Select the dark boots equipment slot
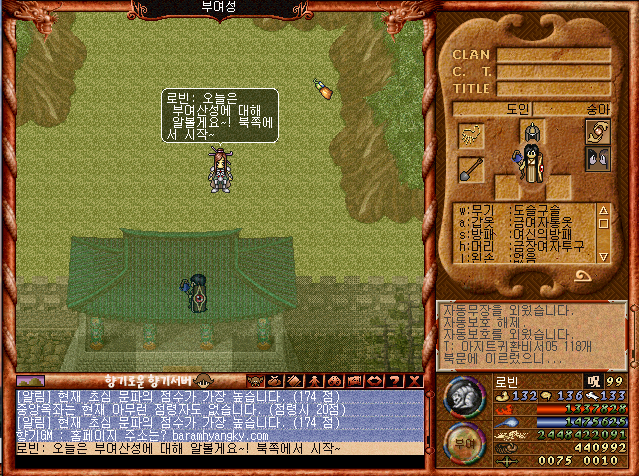639x476 pixels. coord(597,158)
